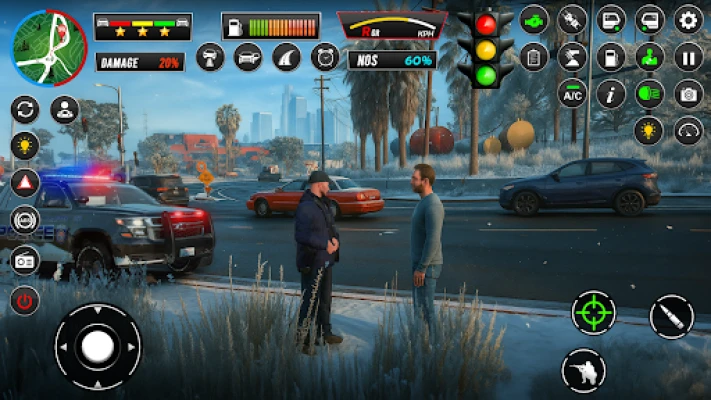Switch on the car radio icon
Image resolution: width=711 pixels, height=400 pixels.
point(25,260)
